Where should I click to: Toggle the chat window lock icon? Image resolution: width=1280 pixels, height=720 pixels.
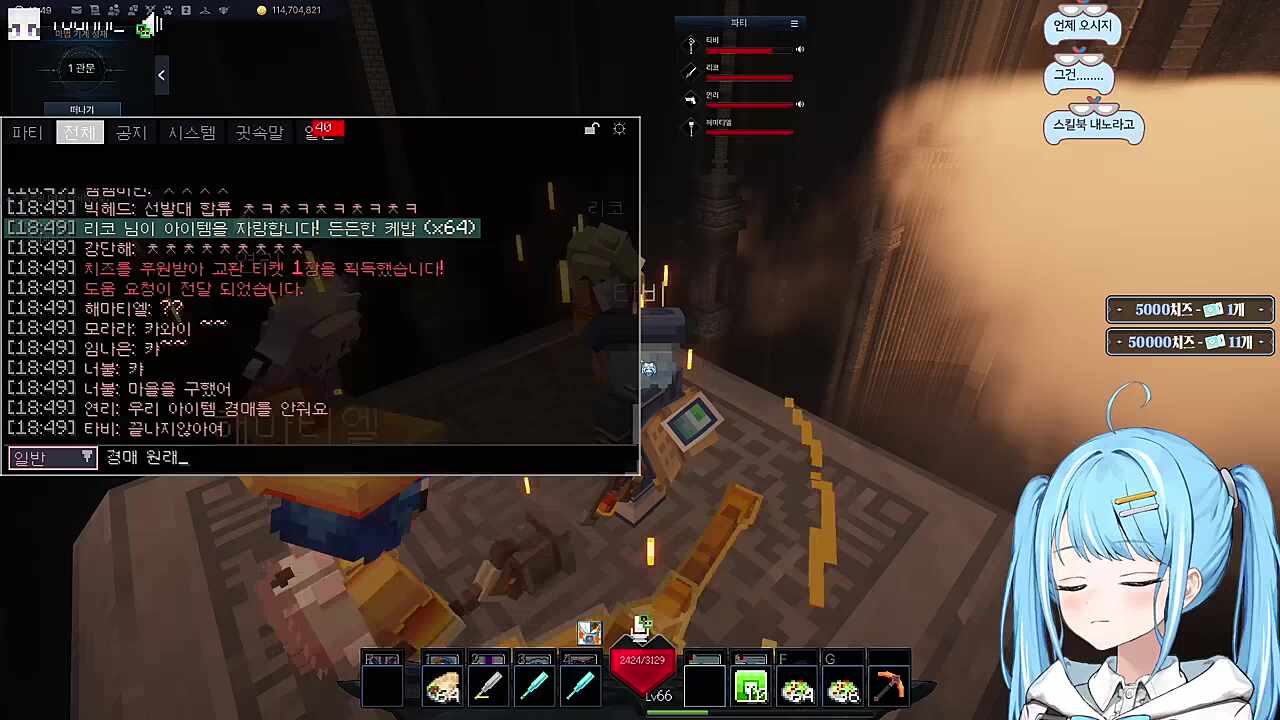click(591, 129)
